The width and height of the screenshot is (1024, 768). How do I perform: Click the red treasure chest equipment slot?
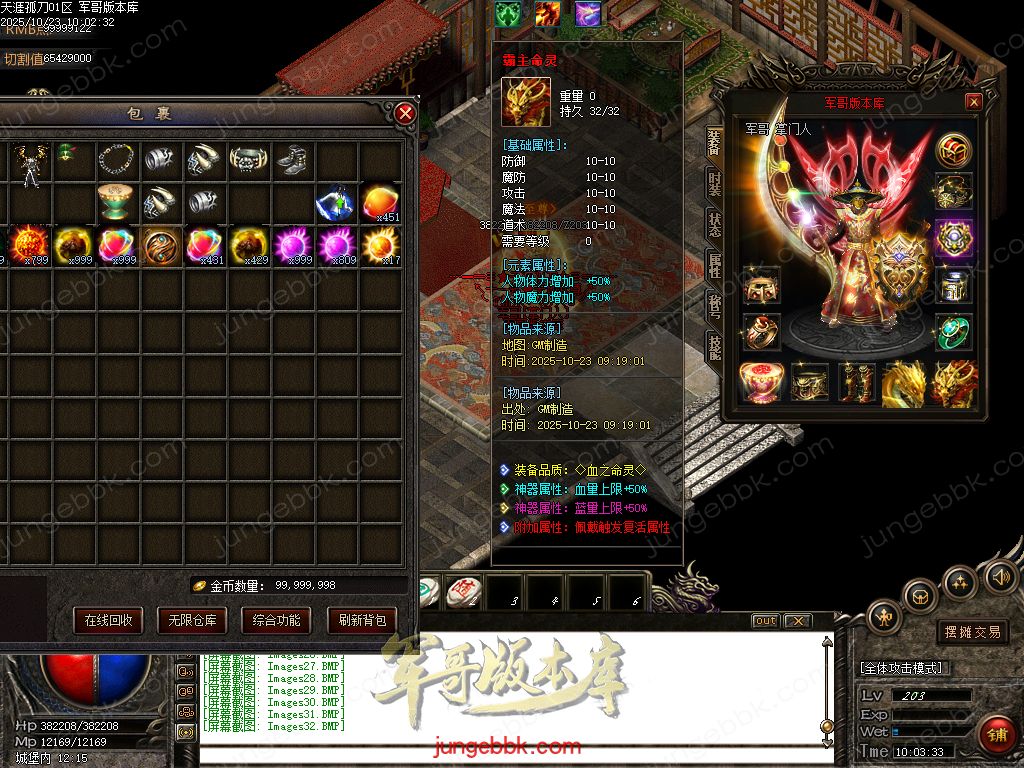coord(955,150)
